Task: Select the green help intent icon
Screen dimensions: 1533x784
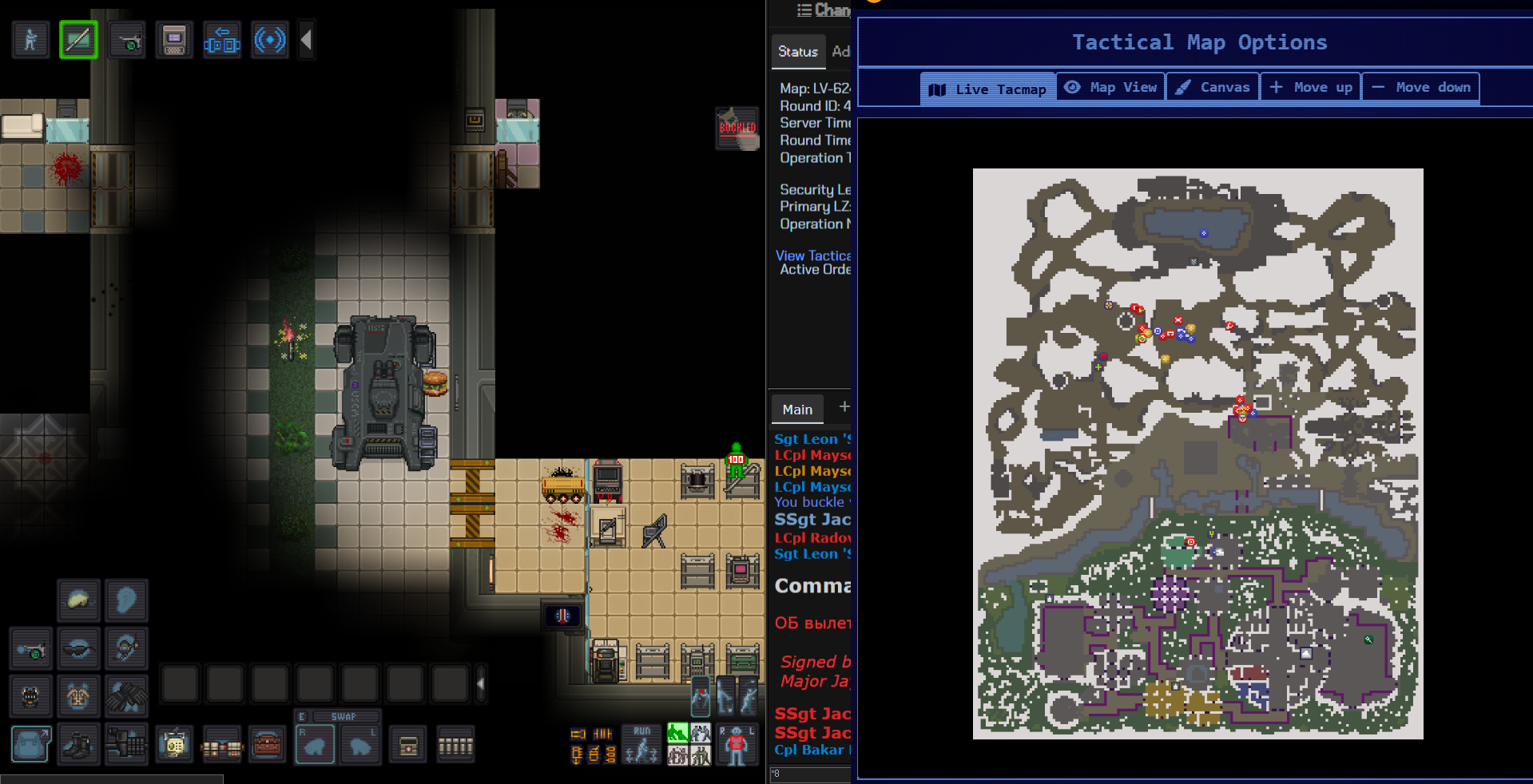Action: (677, 735)
